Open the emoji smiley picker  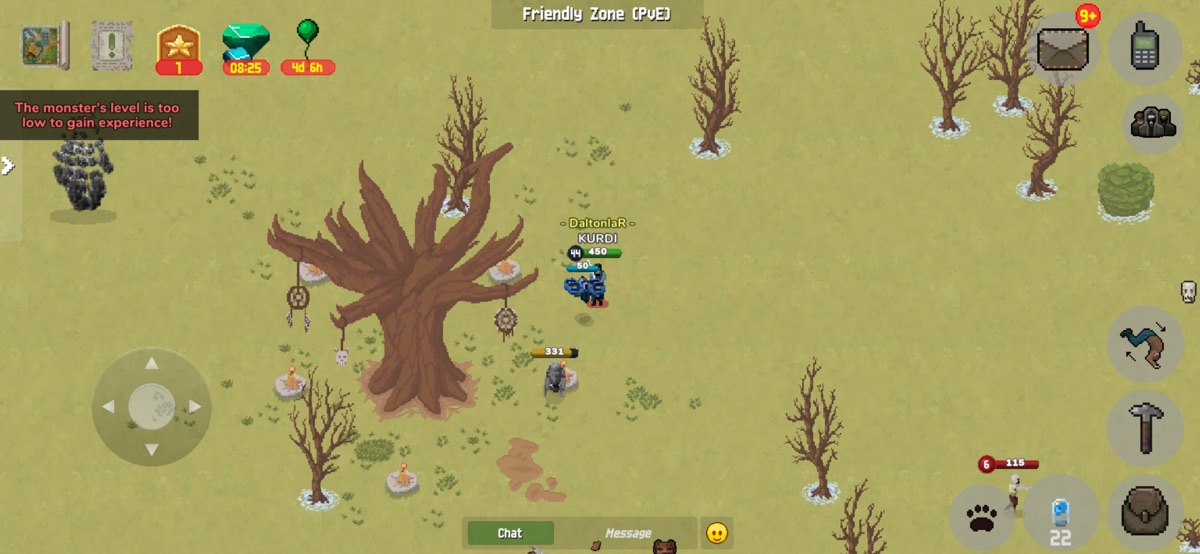tap(716, 533)
